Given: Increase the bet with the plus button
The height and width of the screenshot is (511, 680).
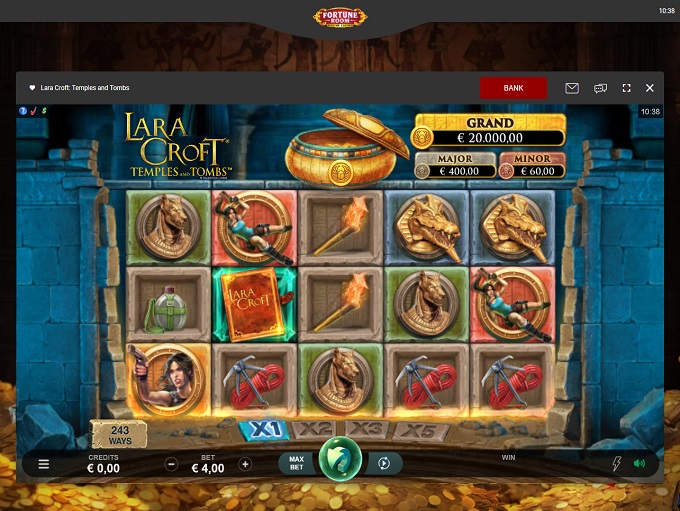Looking at the screenshot, I should pos(245,464).
